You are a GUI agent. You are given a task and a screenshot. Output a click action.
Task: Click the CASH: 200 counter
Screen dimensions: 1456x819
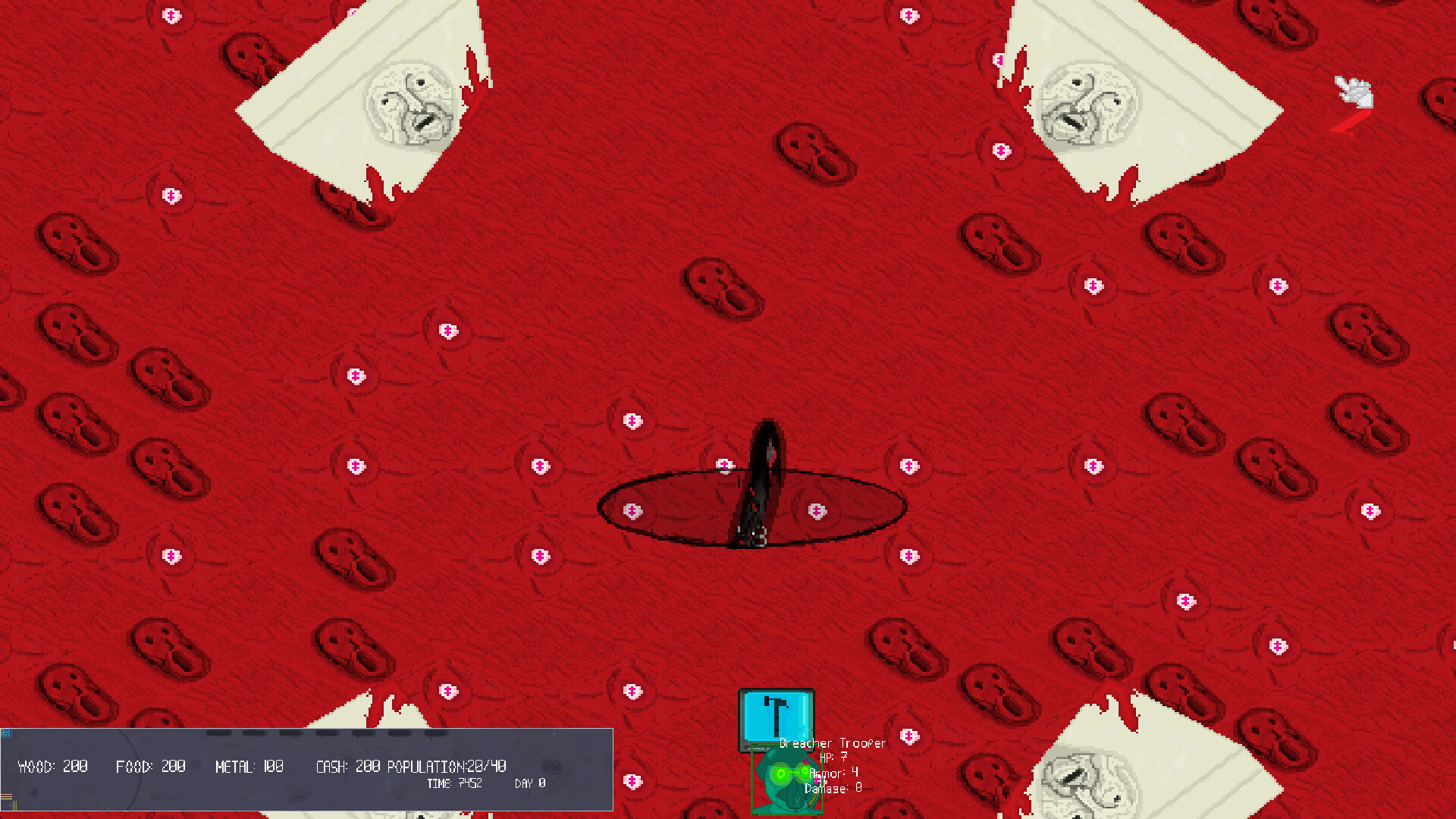click(349, 766)
